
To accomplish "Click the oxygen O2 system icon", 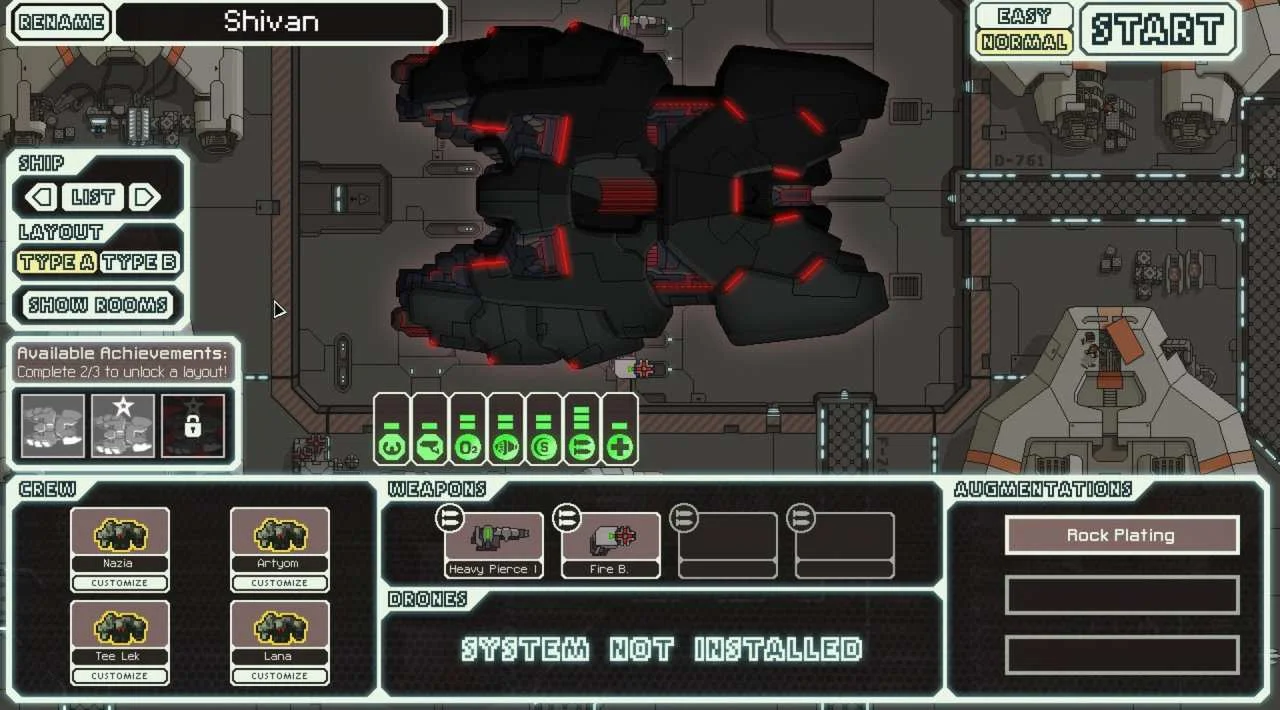I will coord(467,447).
